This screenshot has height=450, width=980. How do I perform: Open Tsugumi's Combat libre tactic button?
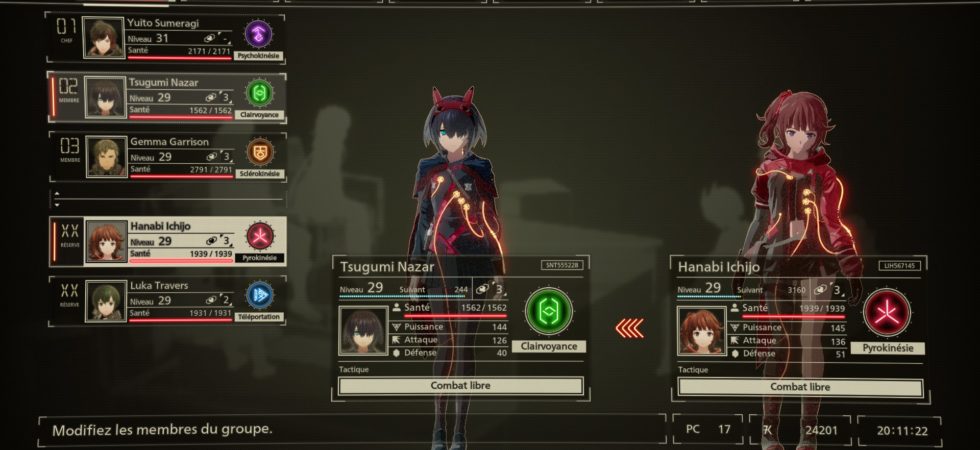tap(460, 386)
